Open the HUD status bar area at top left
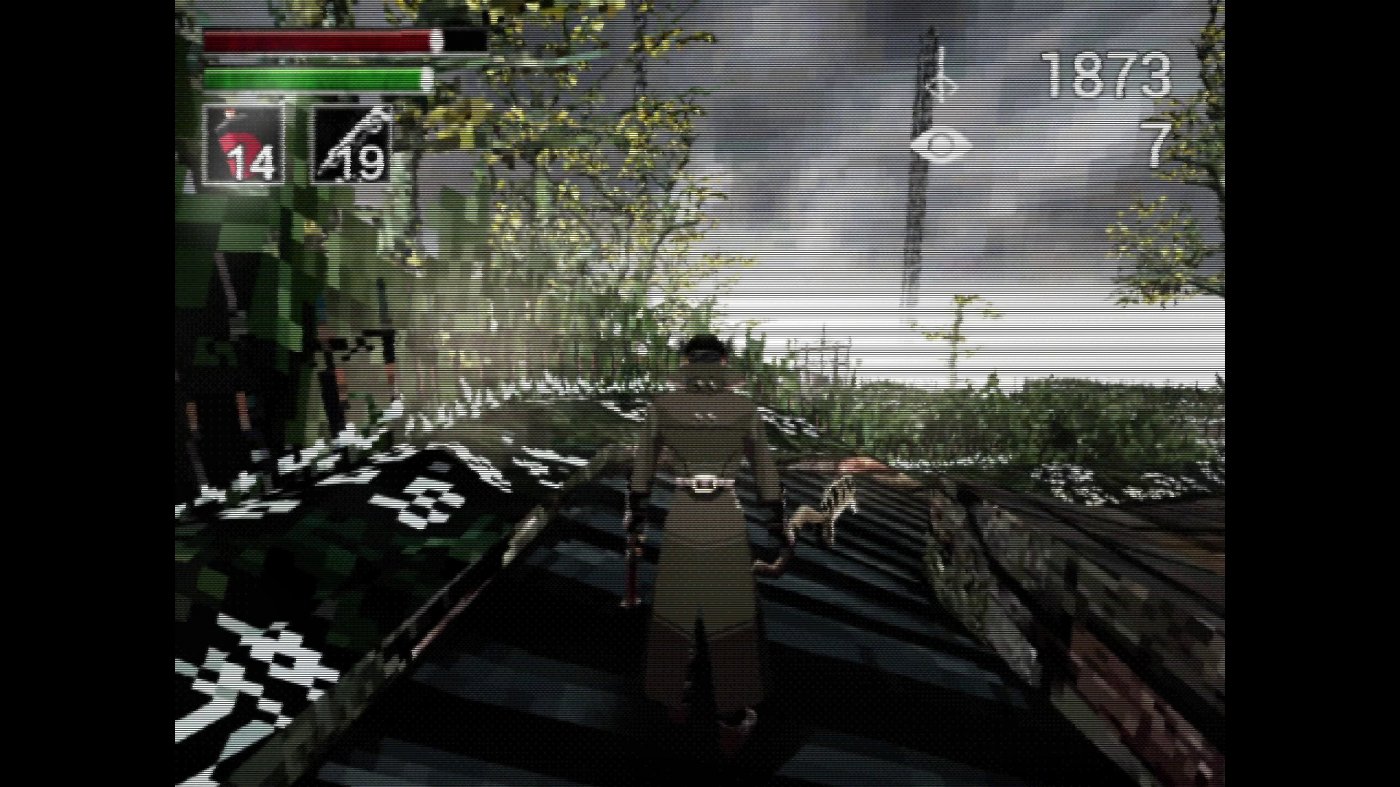1400x787 pixels. (320, 60)
